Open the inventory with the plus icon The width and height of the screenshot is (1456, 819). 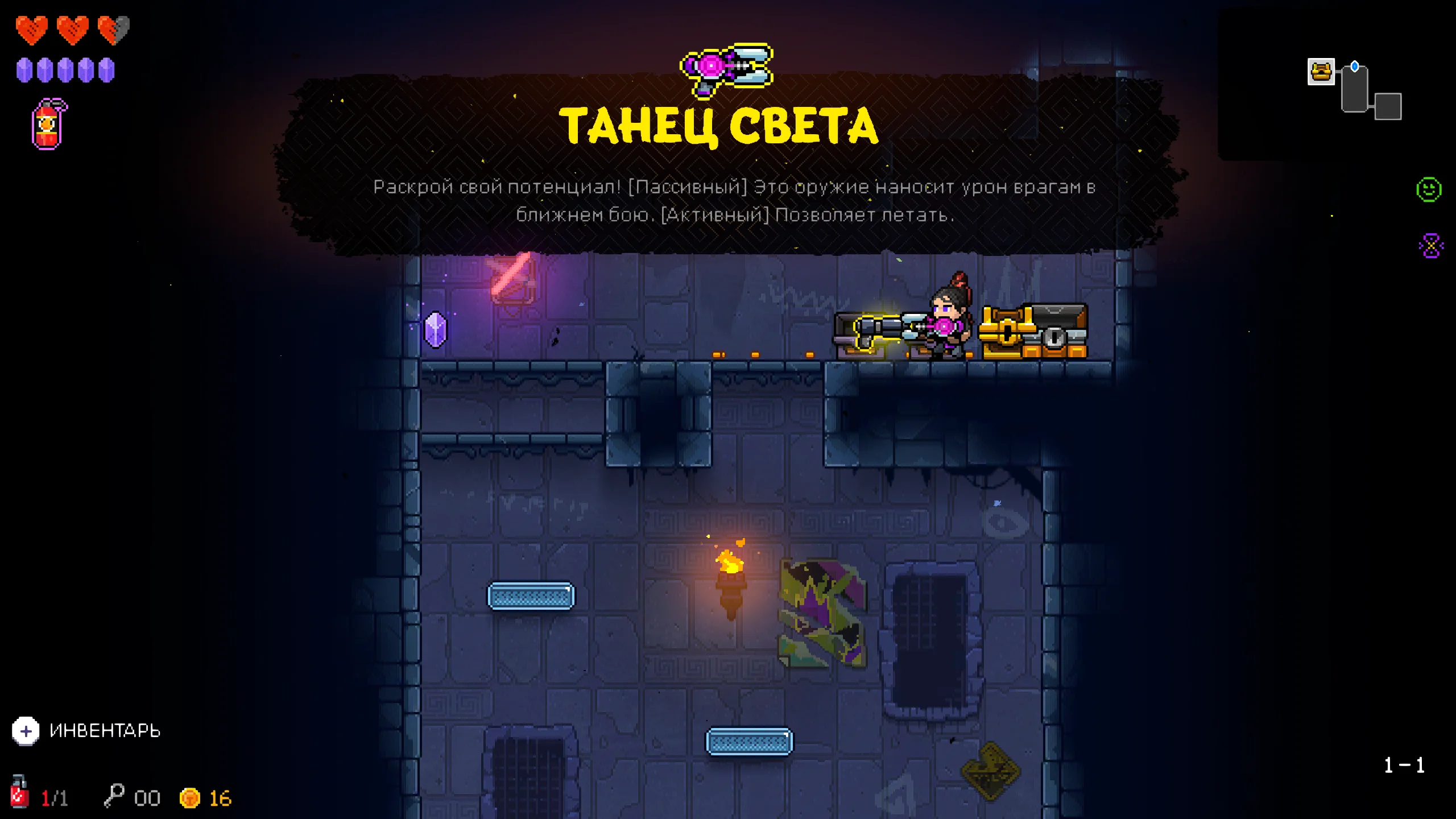pos(26,731)
